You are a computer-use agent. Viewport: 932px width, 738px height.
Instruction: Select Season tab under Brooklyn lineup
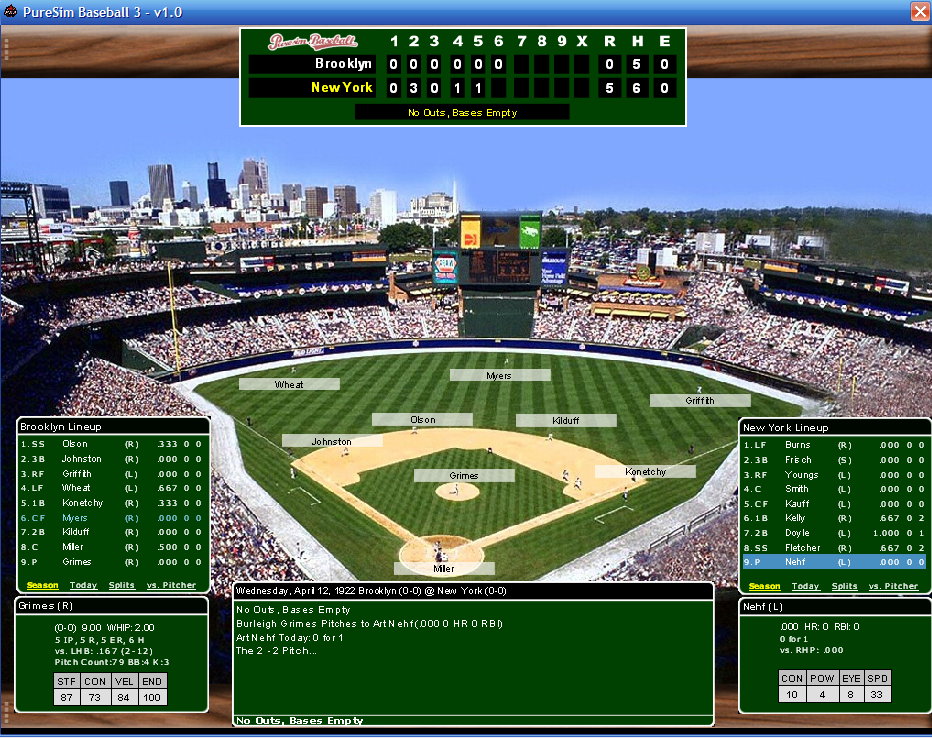pos(42,586)
